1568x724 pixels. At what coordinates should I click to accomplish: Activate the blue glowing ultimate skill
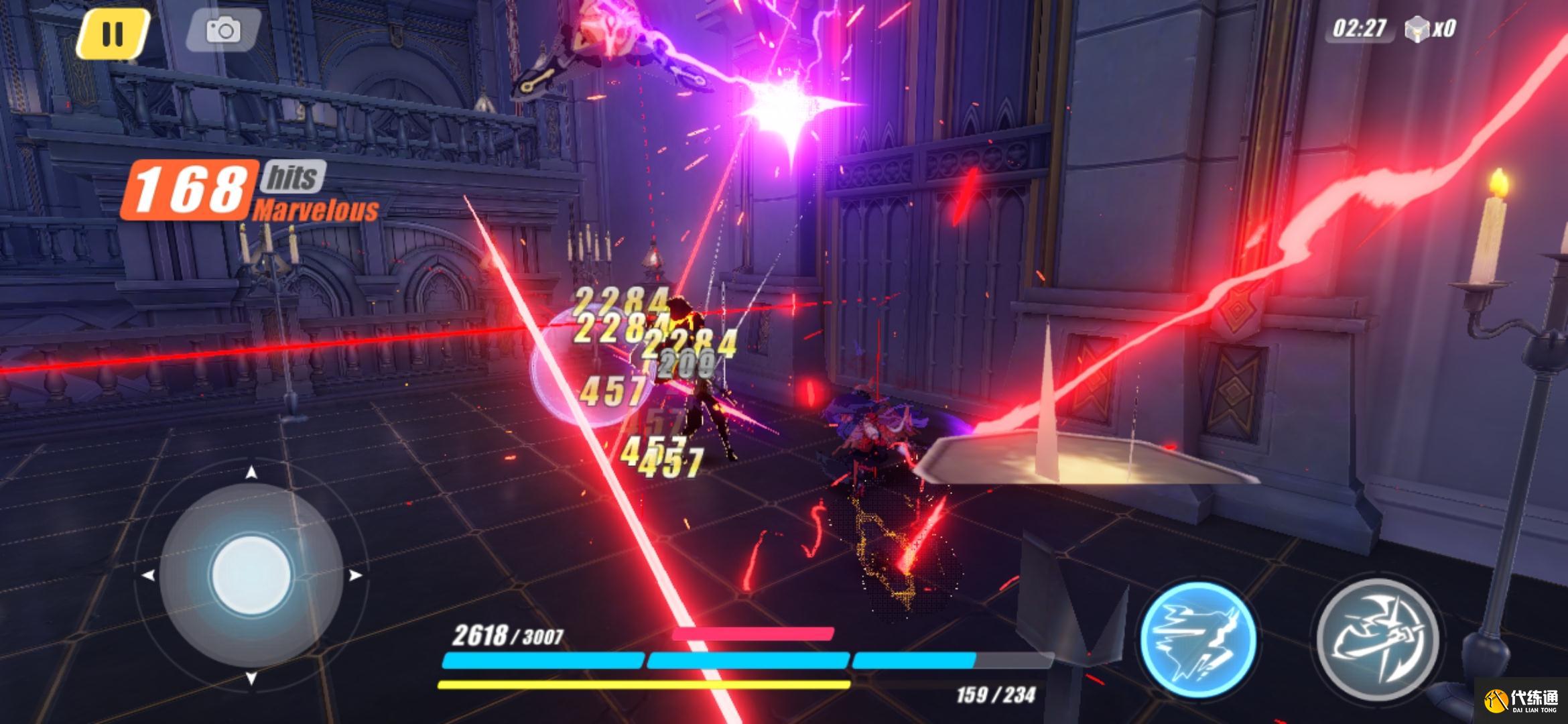1198,641
